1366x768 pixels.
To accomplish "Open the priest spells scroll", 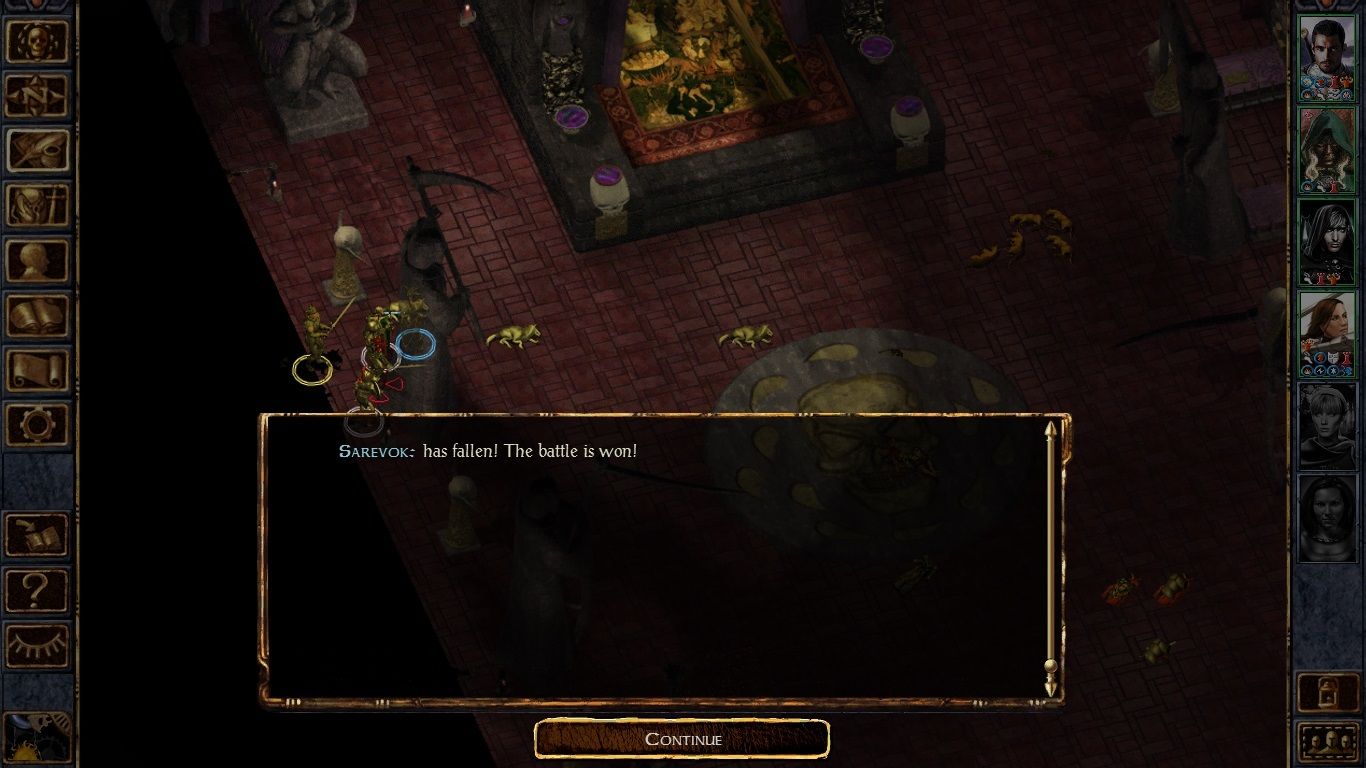I will pos(38,369).
